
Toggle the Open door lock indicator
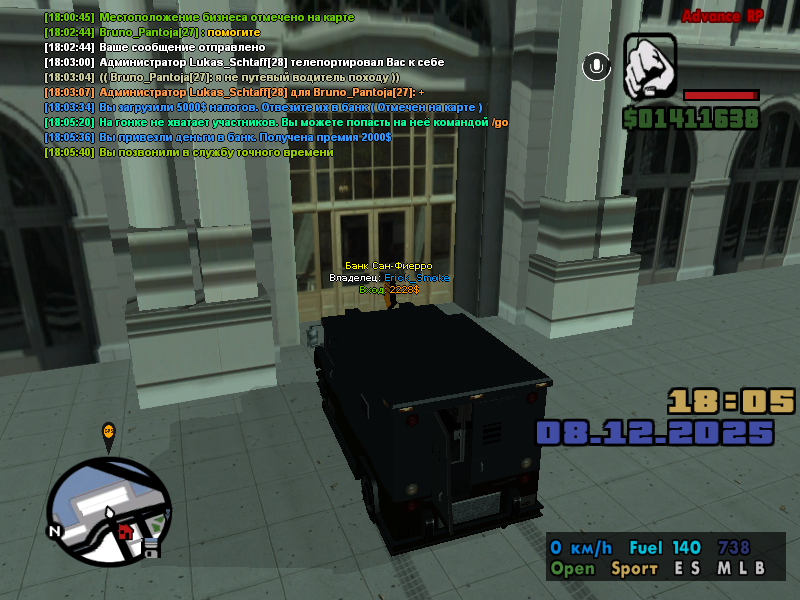(x=572, y=568)
